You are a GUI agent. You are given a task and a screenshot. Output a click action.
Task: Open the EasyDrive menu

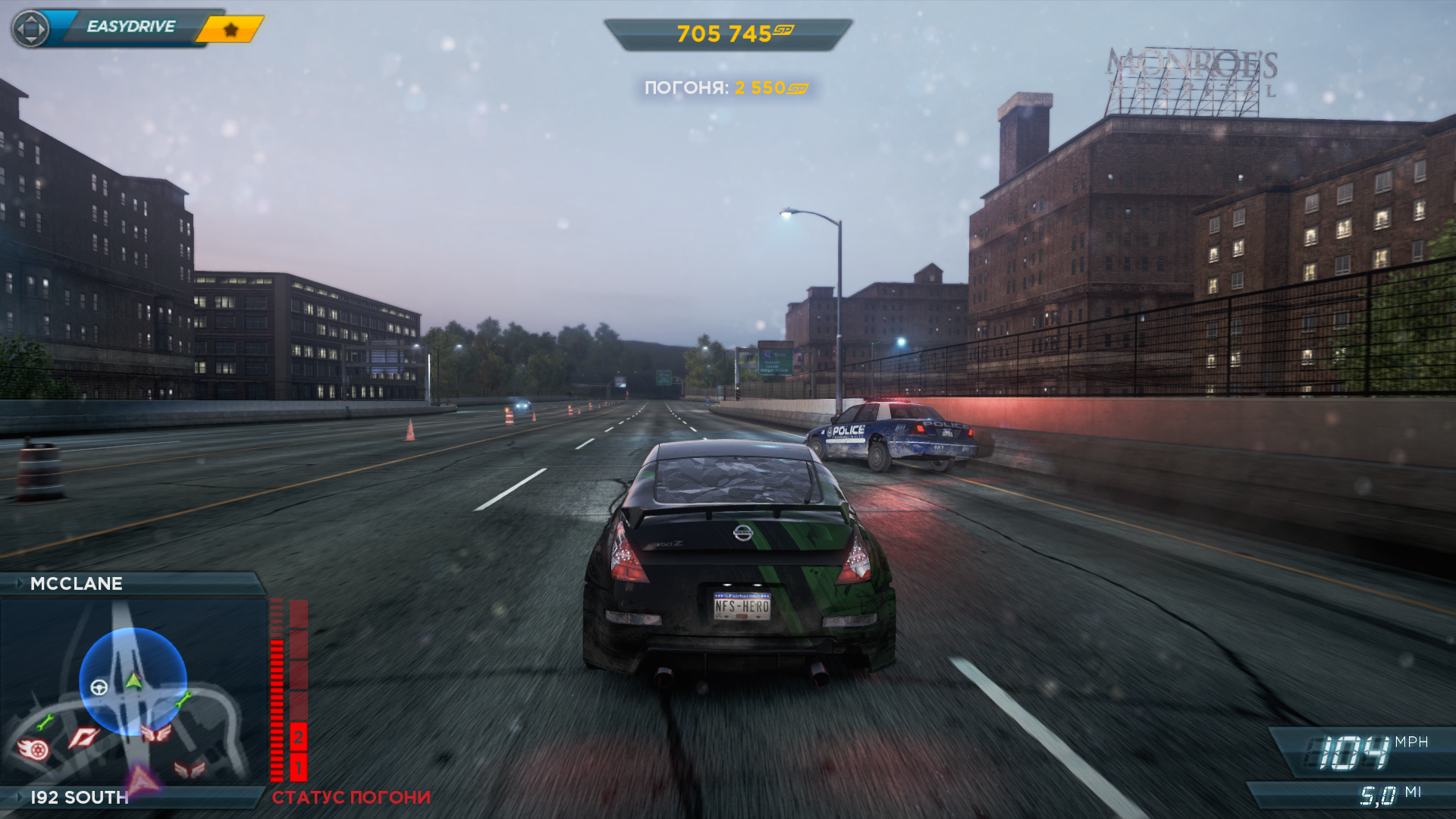click(130, 27)
